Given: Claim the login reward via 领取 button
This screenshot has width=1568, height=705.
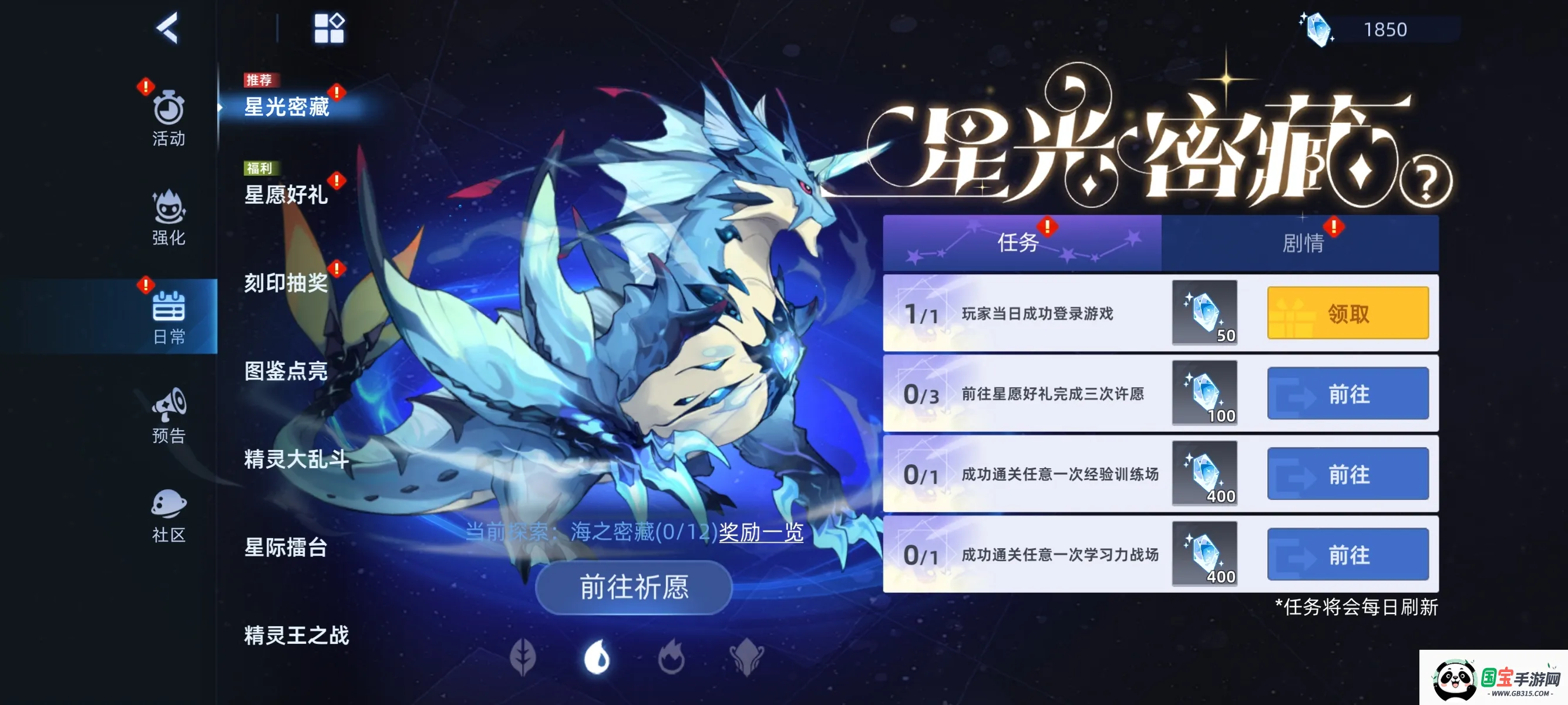Looking at the screenshot, I should click(1348, 313).
